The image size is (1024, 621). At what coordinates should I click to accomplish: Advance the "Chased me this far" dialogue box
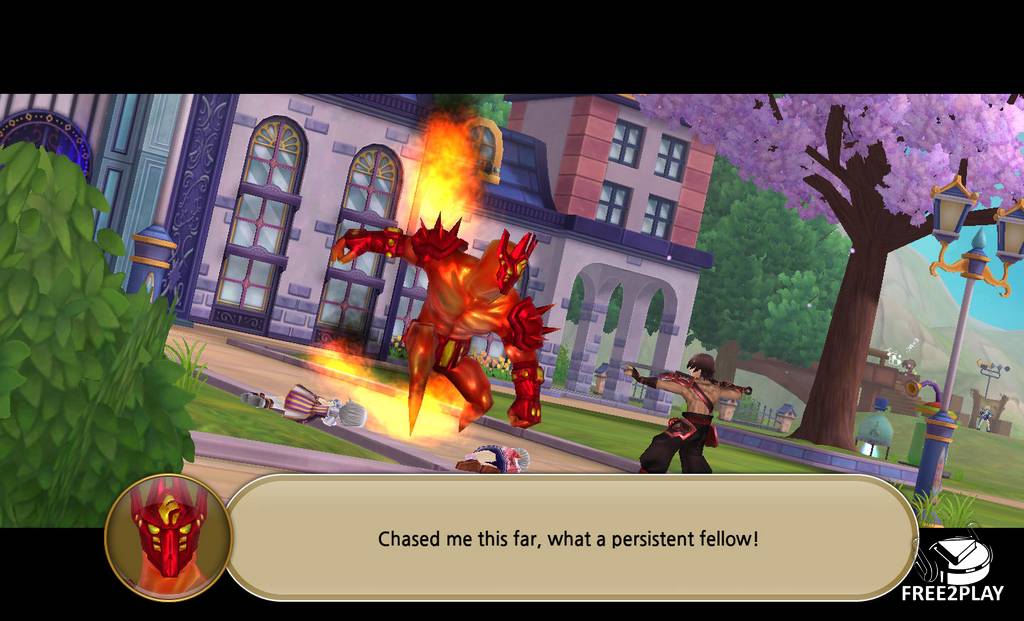pos(568,538)
